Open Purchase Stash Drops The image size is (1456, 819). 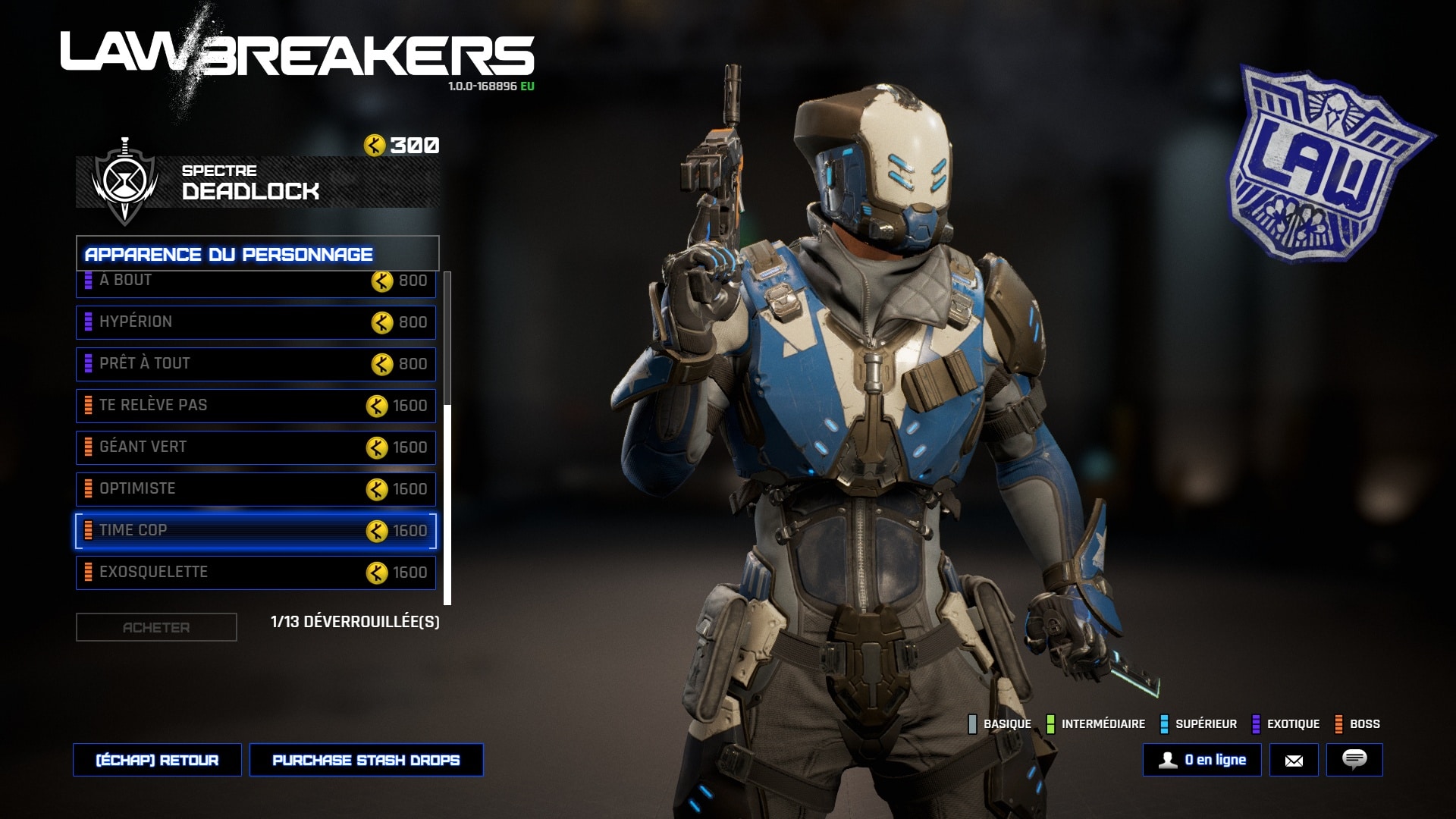click(366, 760)
